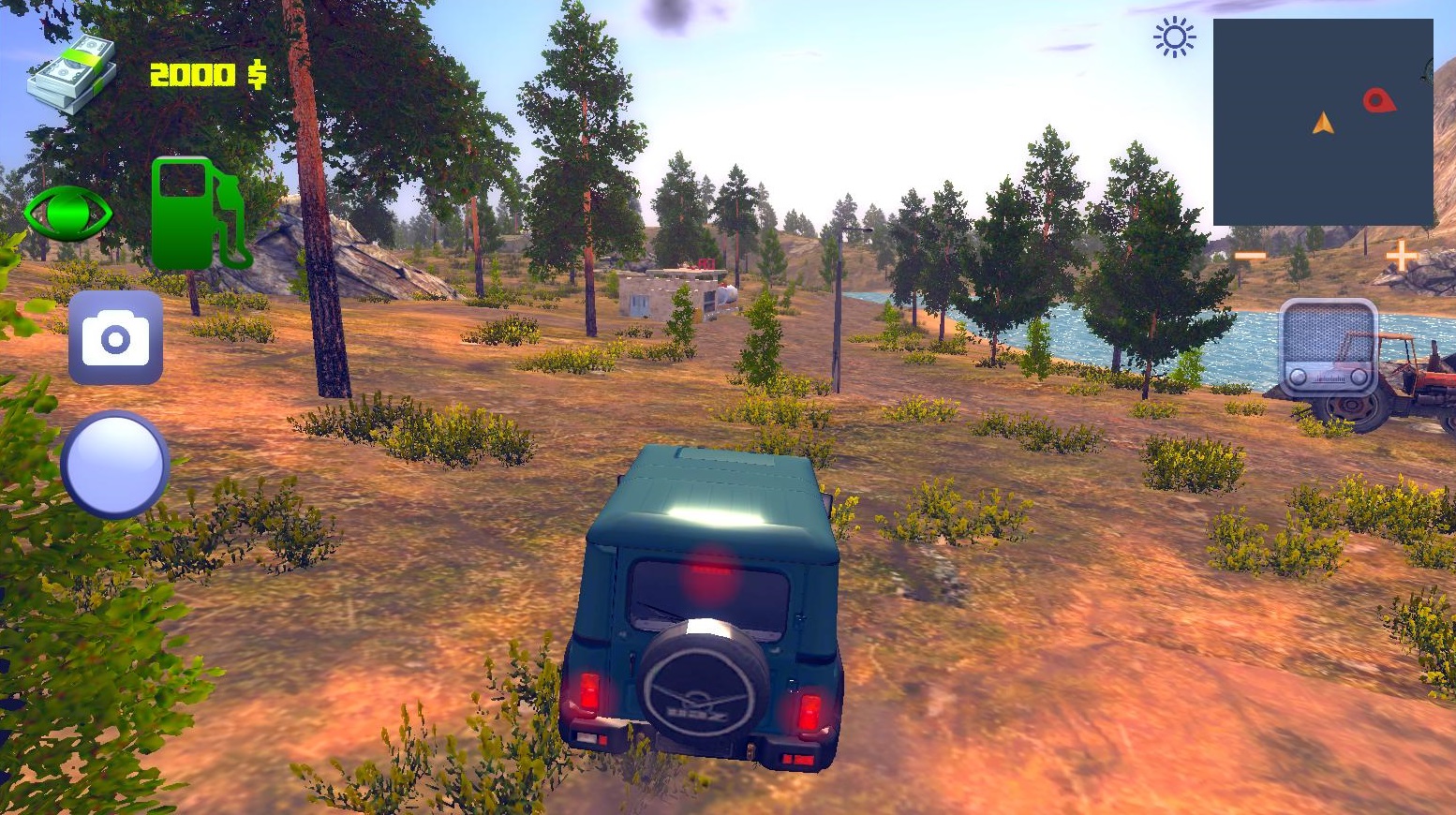Screen dimensions: 1456x815
Task: Toggle the sun day-night icon
Action: click(1174, 38)
